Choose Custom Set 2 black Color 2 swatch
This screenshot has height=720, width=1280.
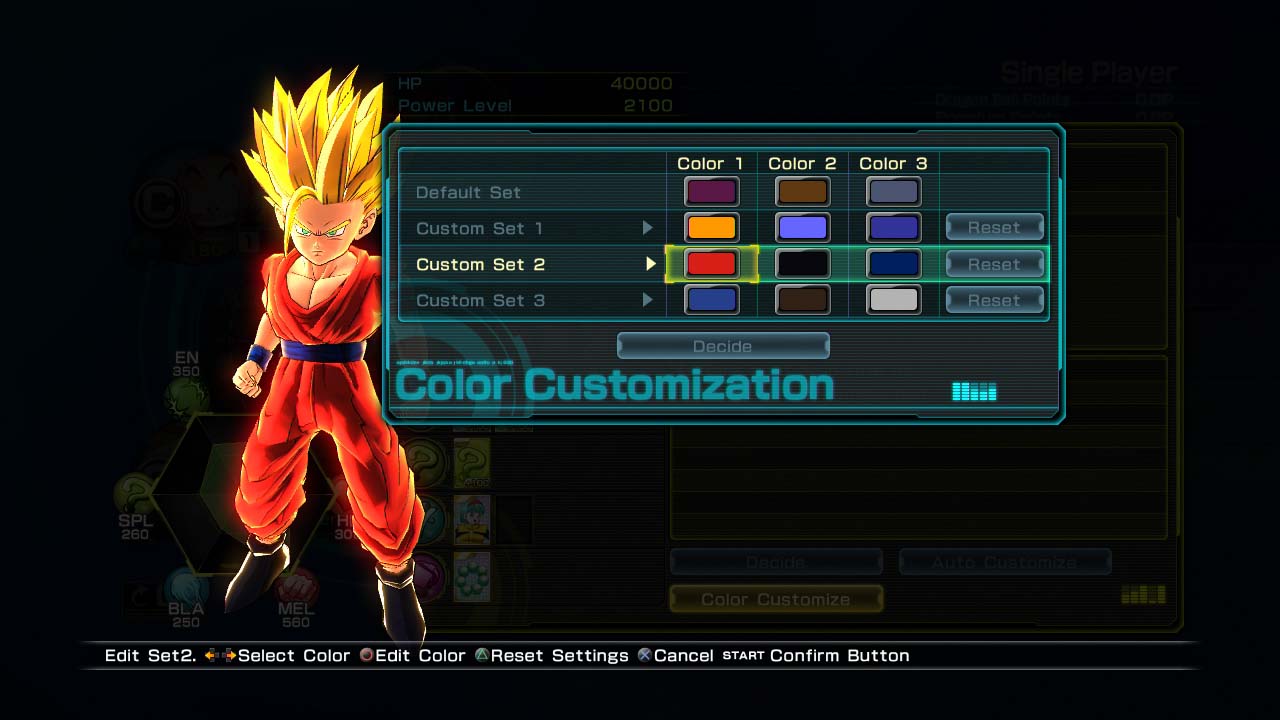[802, 264]
